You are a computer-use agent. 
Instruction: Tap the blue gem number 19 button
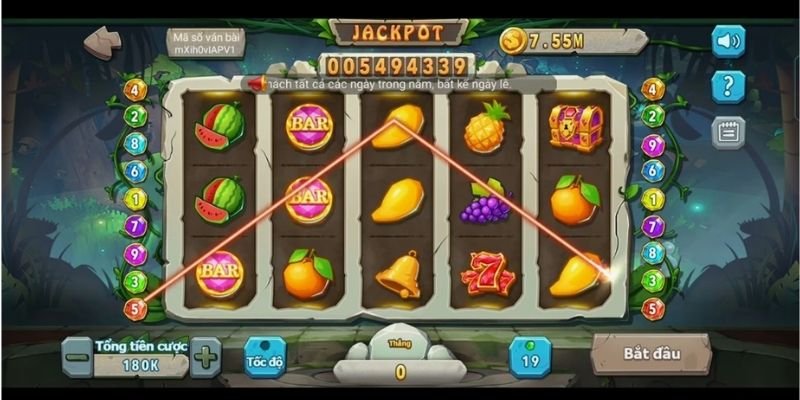pyautogui.click(x=530, y=357)
